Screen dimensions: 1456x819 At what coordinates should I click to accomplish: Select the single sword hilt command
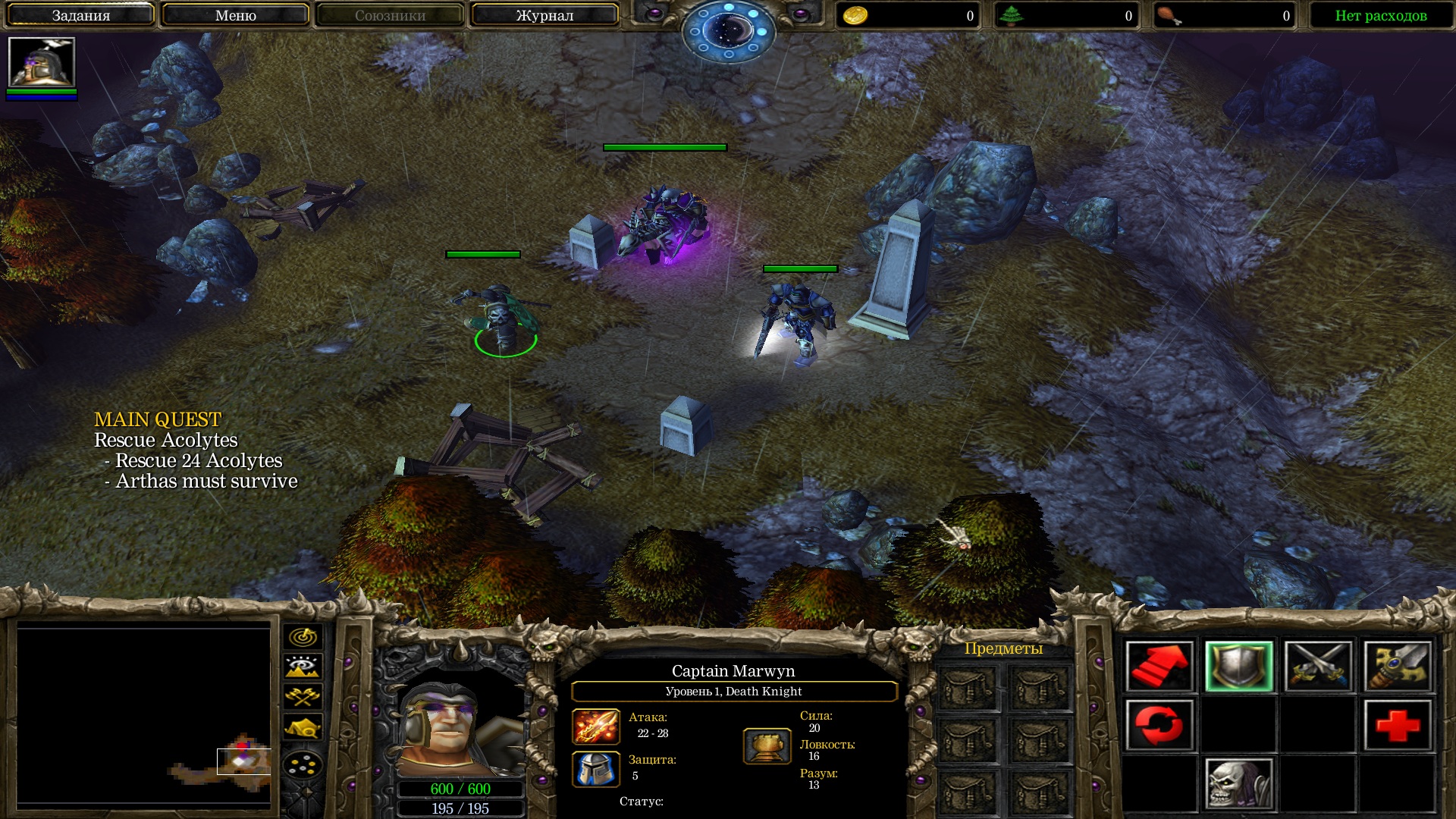[x=1398, y=667]
